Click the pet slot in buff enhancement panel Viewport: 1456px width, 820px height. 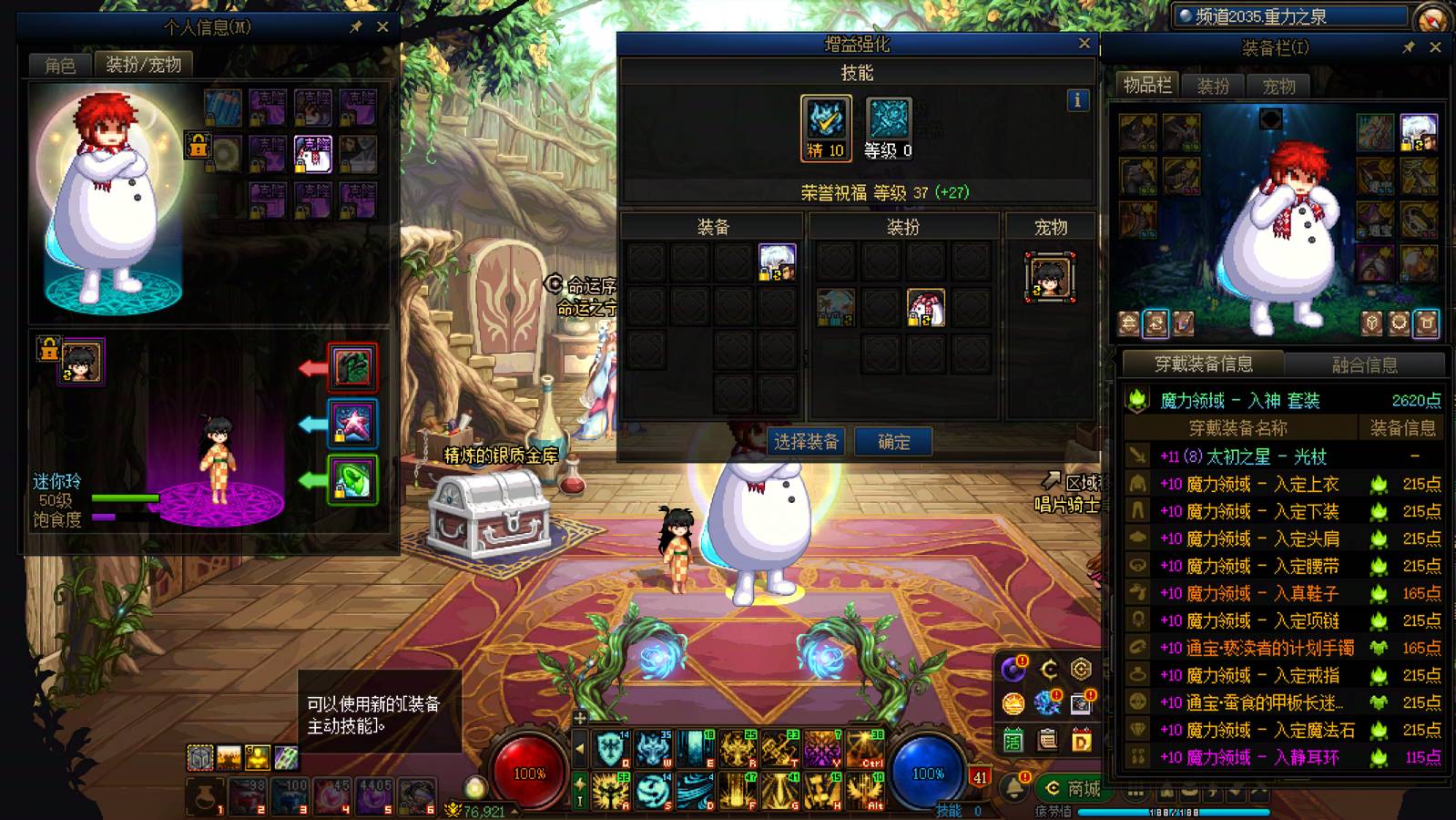point(1050,277)
